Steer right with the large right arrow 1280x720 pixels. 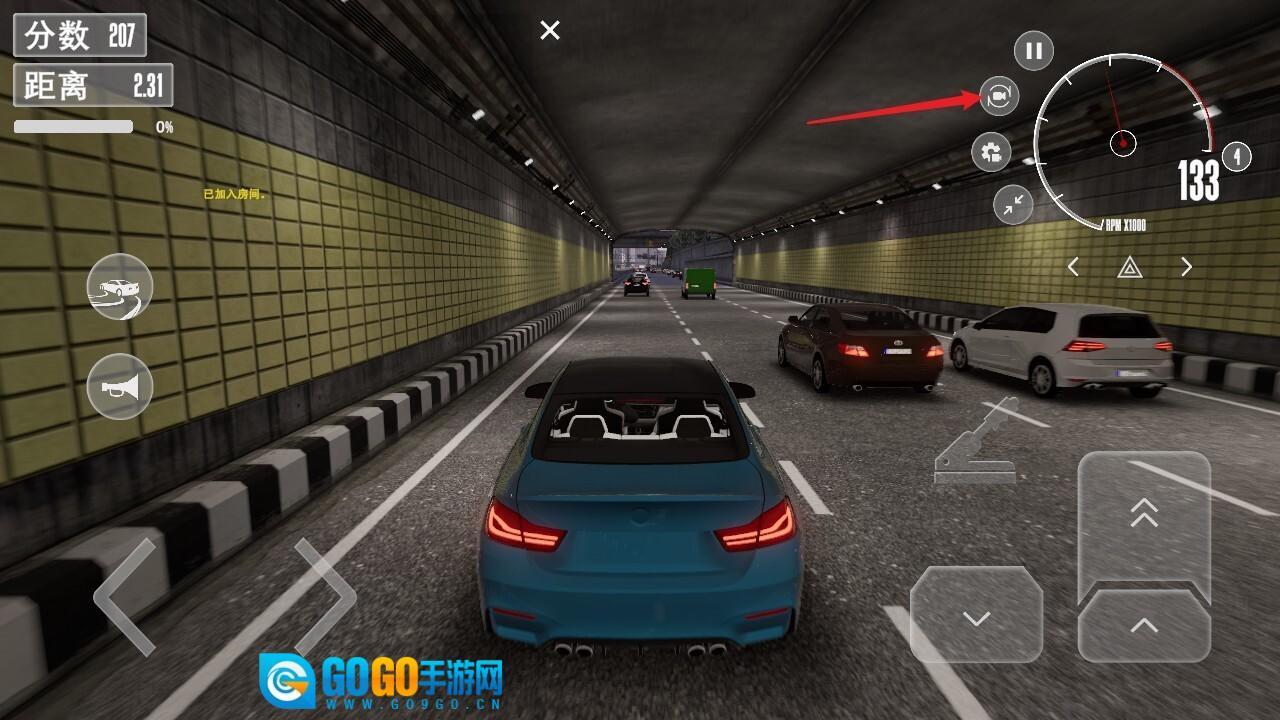coord(325,597)
